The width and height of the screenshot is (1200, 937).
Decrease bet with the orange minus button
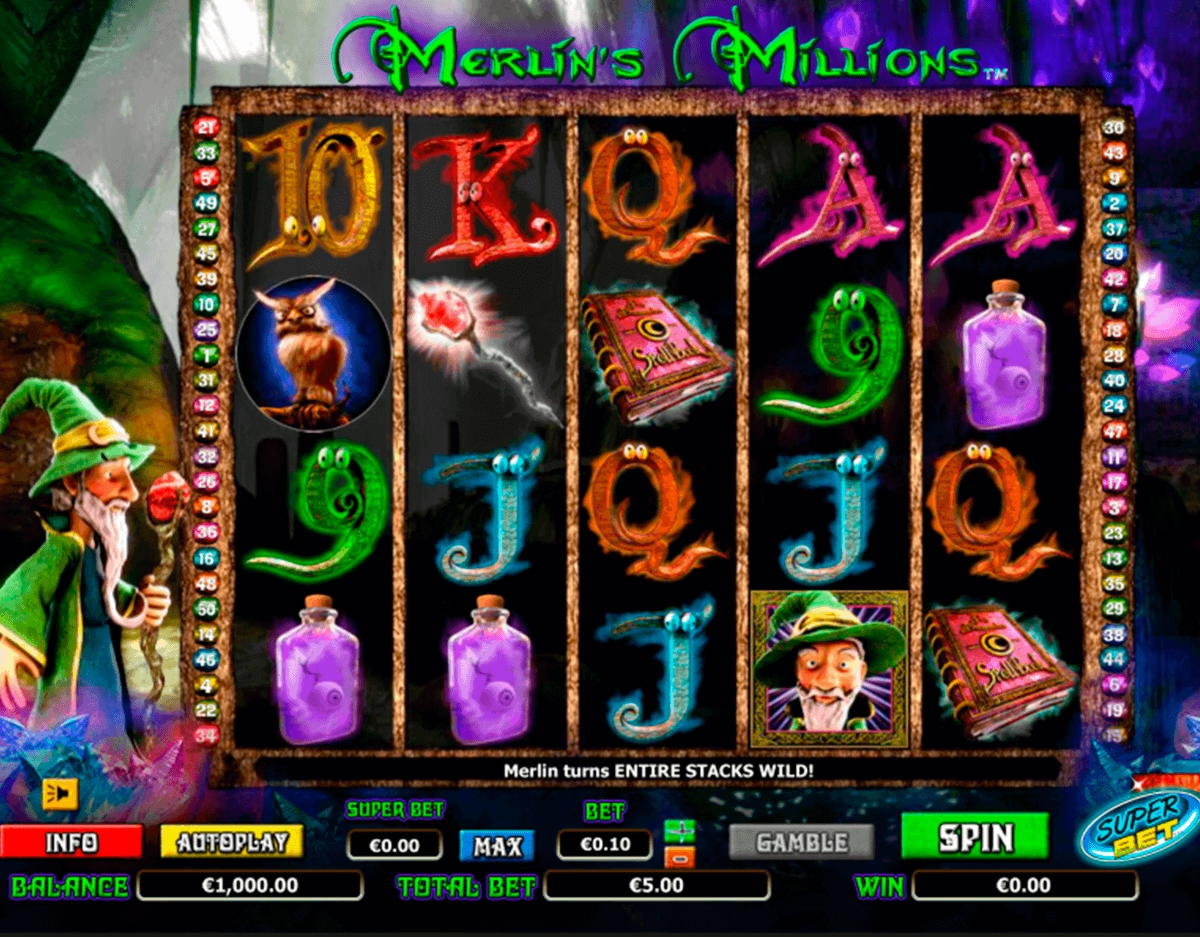point(680,856)
